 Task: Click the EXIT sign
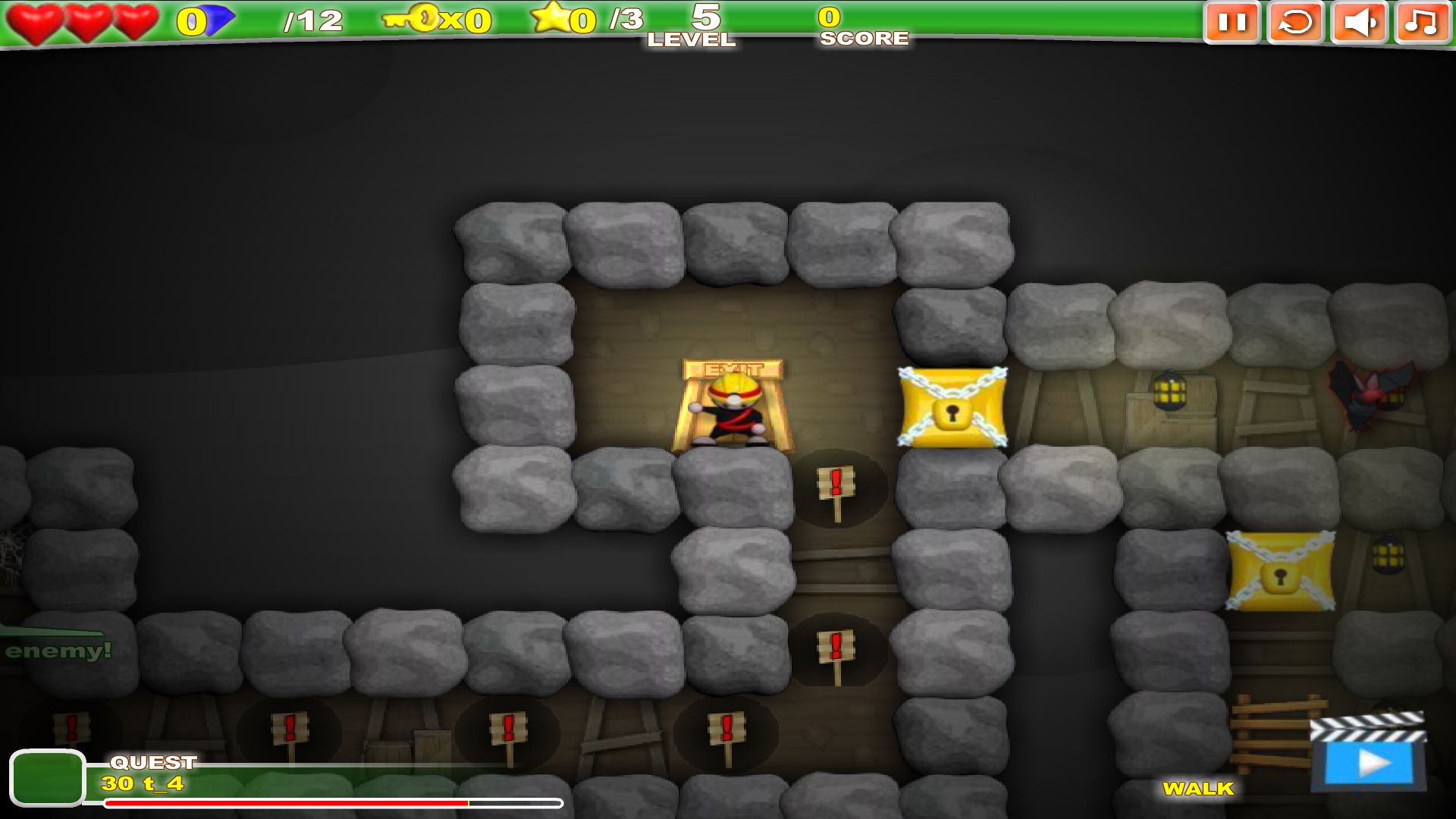(x=730, y=369)
